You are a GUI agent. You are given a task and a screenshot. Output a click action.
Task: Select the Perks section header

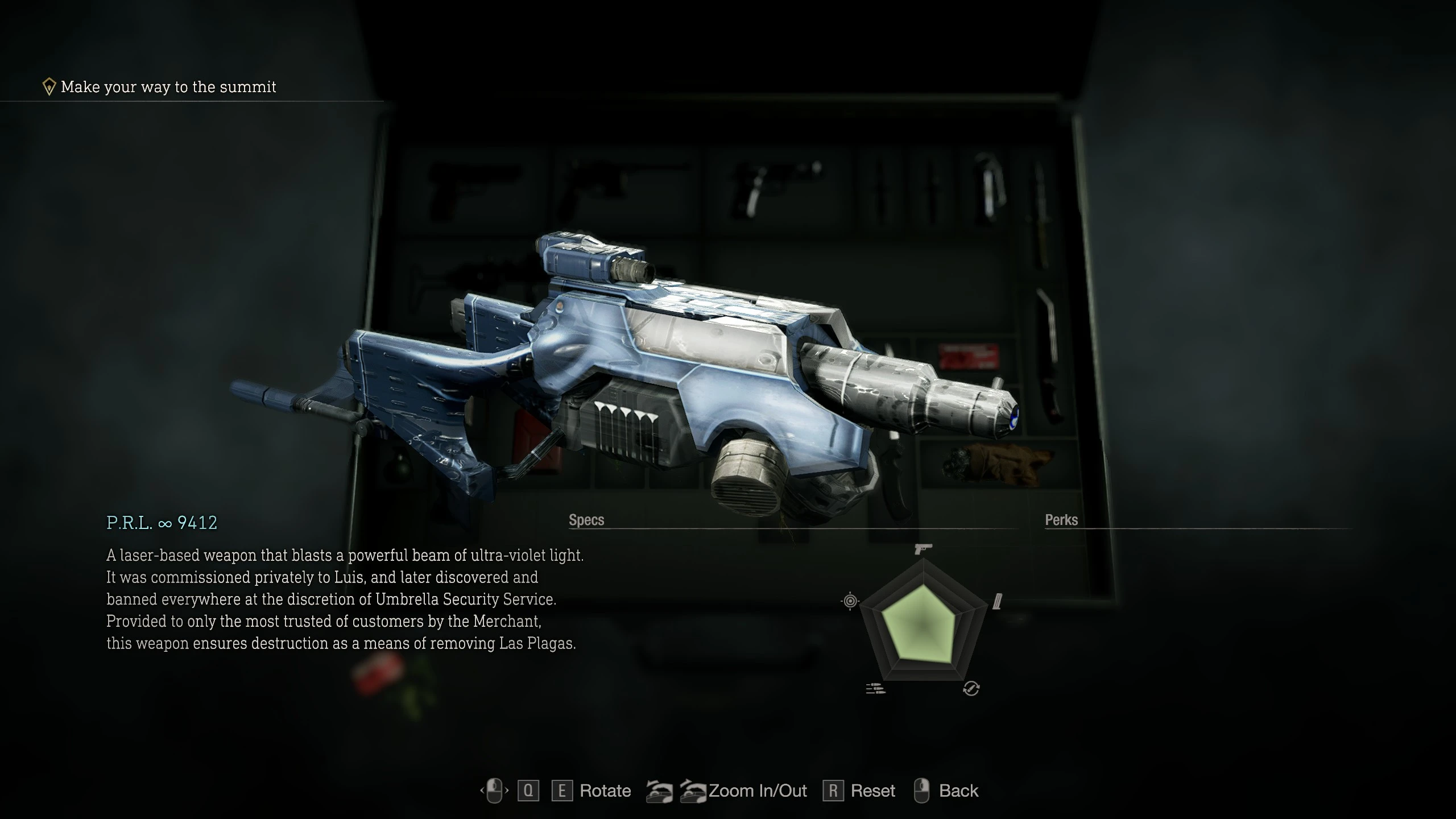click(x=1061, y=520)
